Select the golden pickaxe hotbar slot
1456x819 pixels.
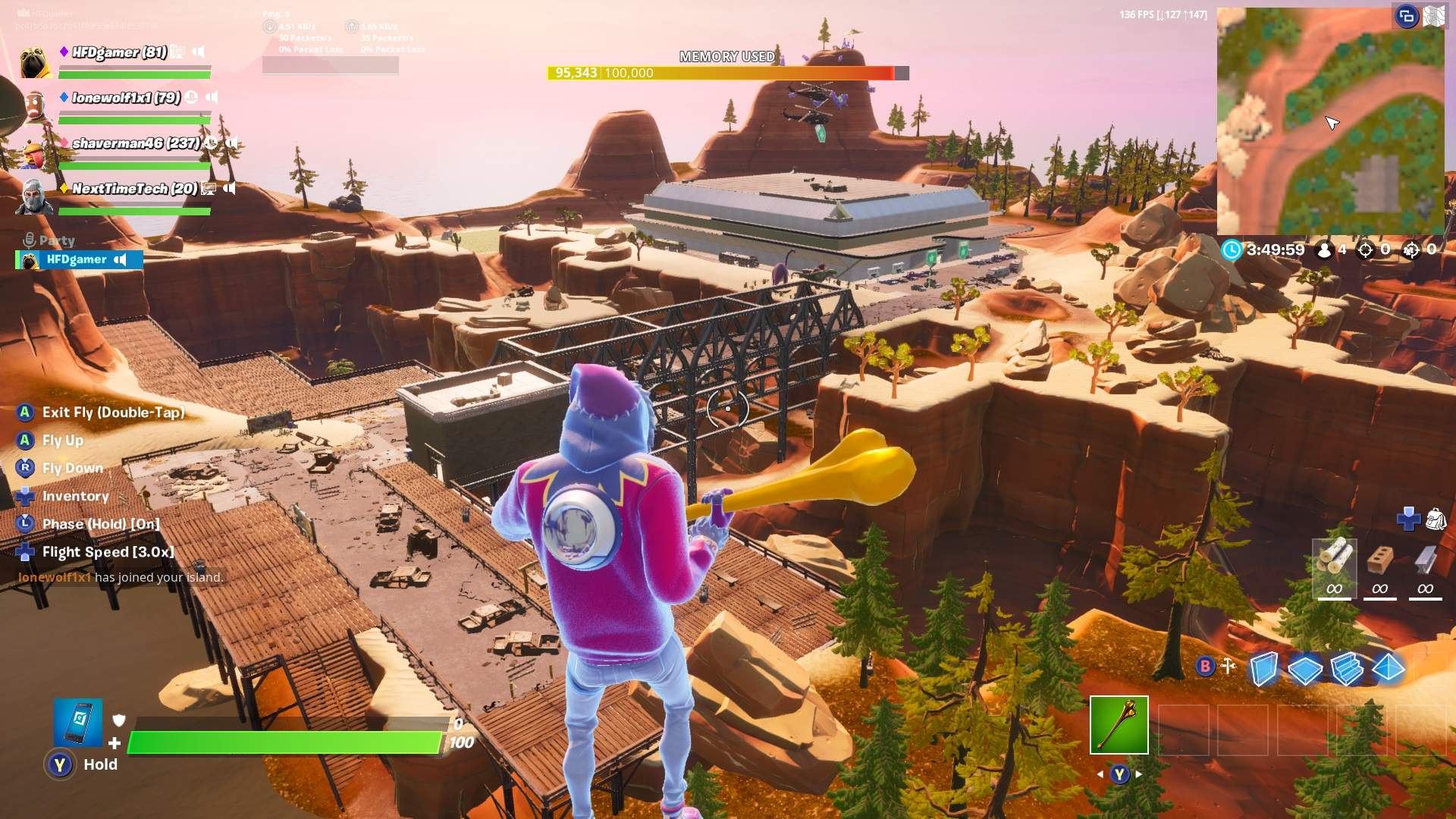[1119, 725]
